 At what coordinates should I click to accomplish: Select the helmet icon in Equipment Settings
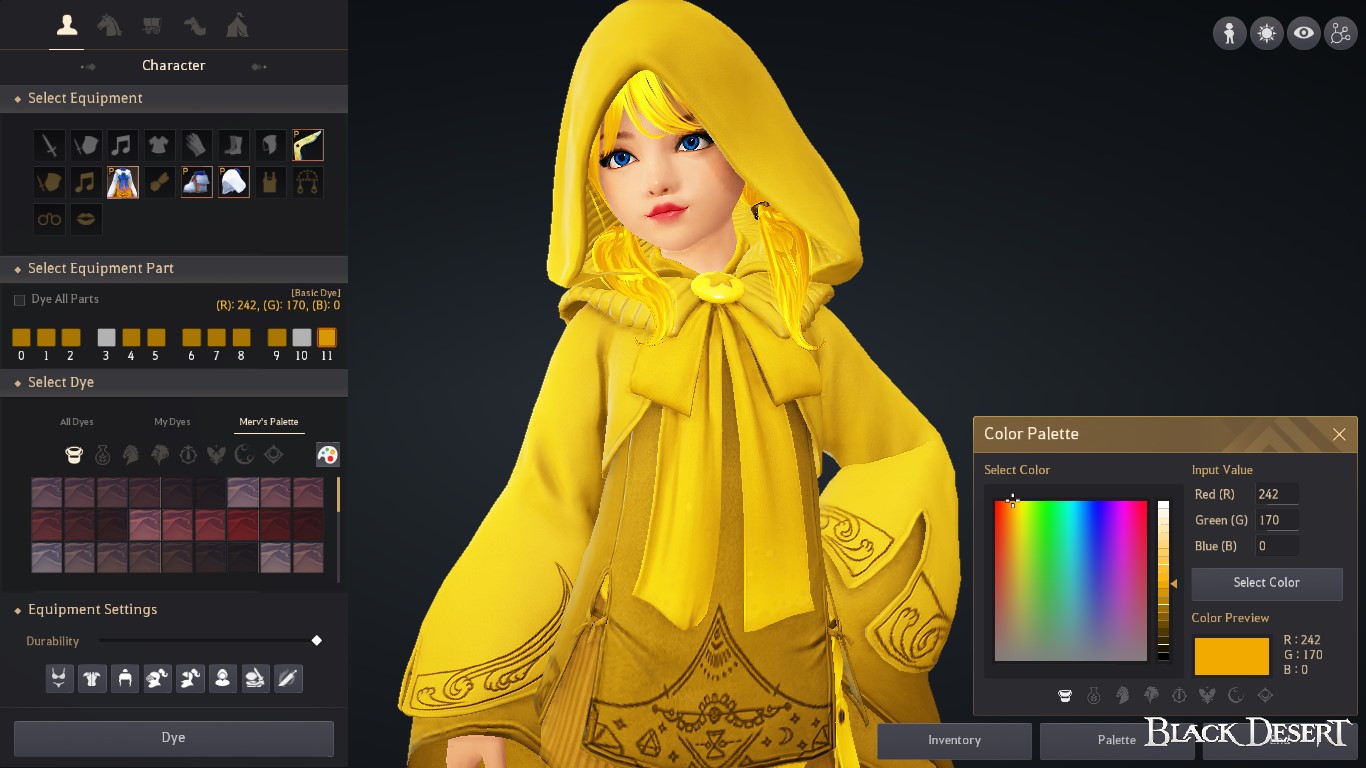point(125,678)
